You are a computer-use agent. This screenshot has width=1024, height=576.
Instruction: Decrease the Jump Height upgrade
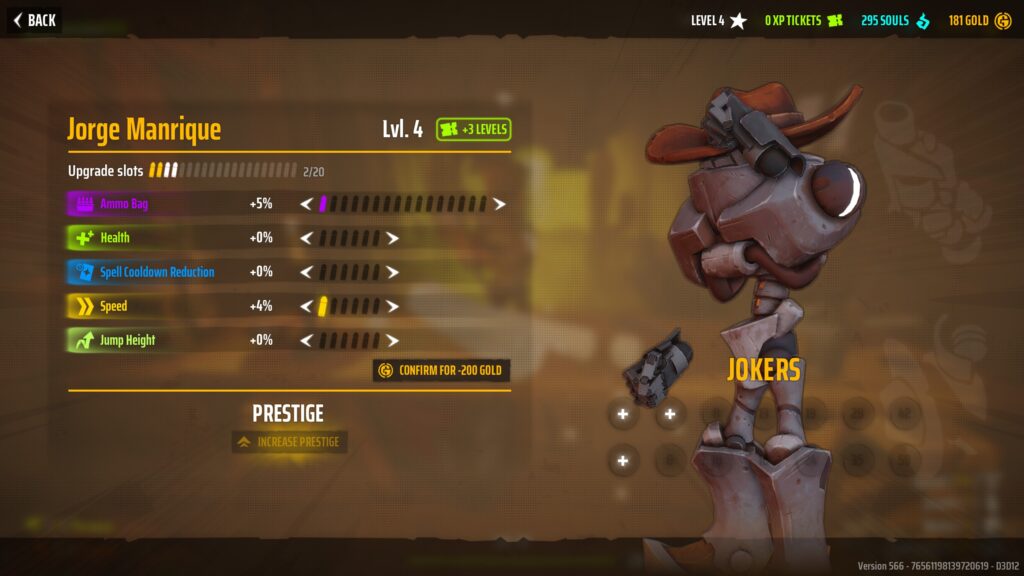click(307, 340)
